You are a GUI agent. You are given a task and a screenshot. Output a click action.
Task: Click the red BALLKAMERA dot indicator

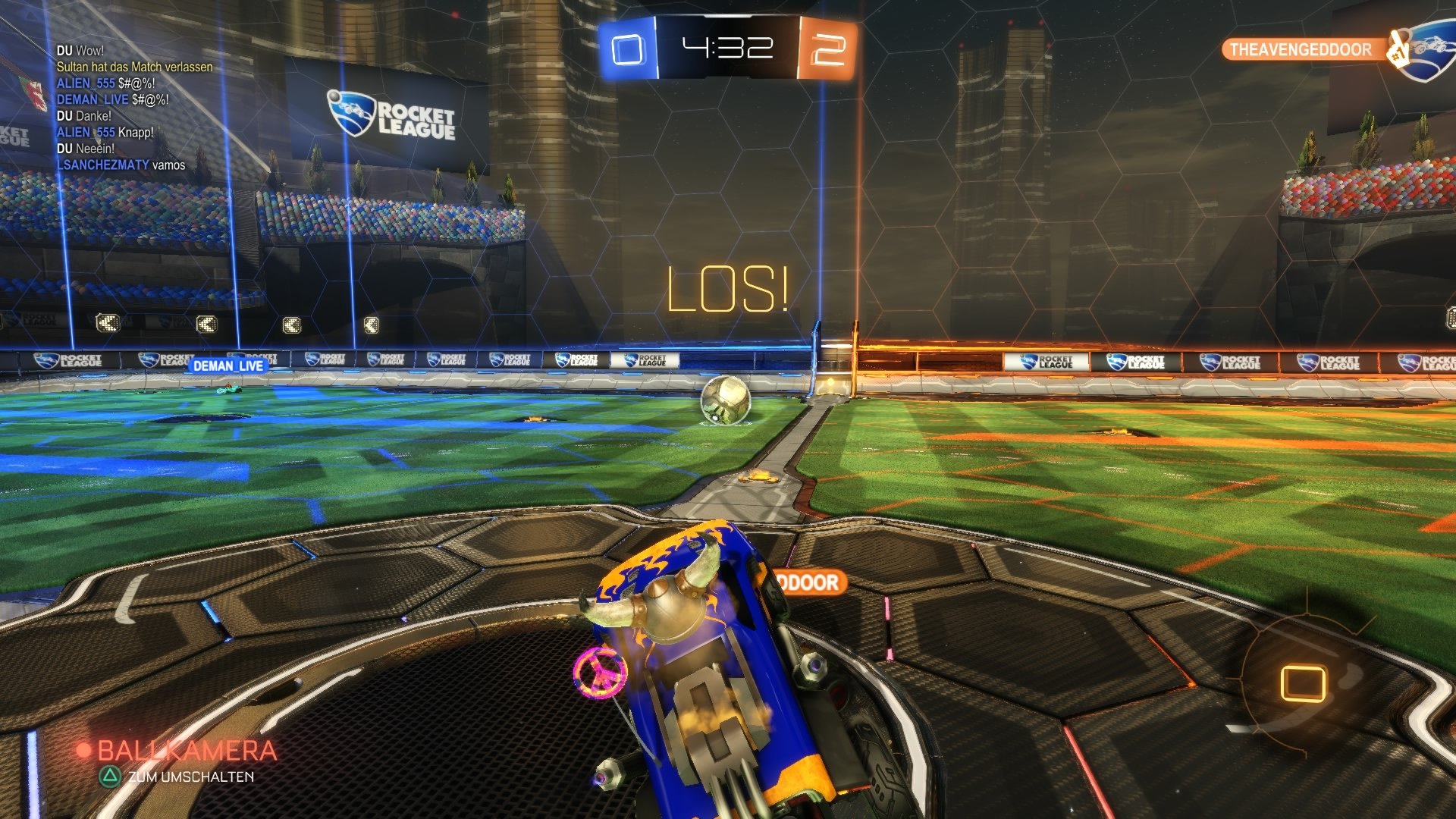pyautogui.click(x=83, y=748)
